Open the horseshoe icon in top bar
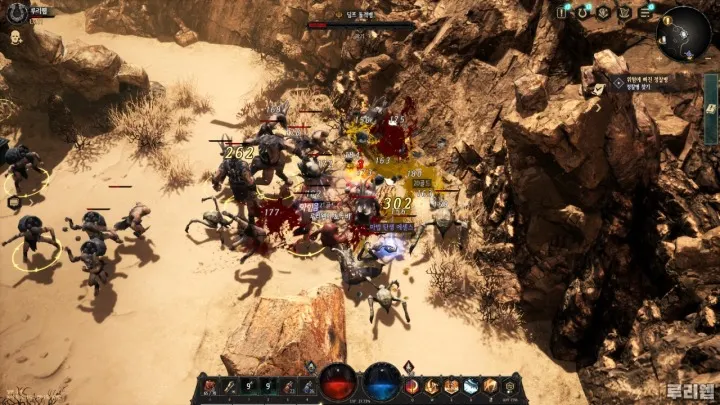The width and height of the screenshot is (720, 405). (x=583, y=13)
